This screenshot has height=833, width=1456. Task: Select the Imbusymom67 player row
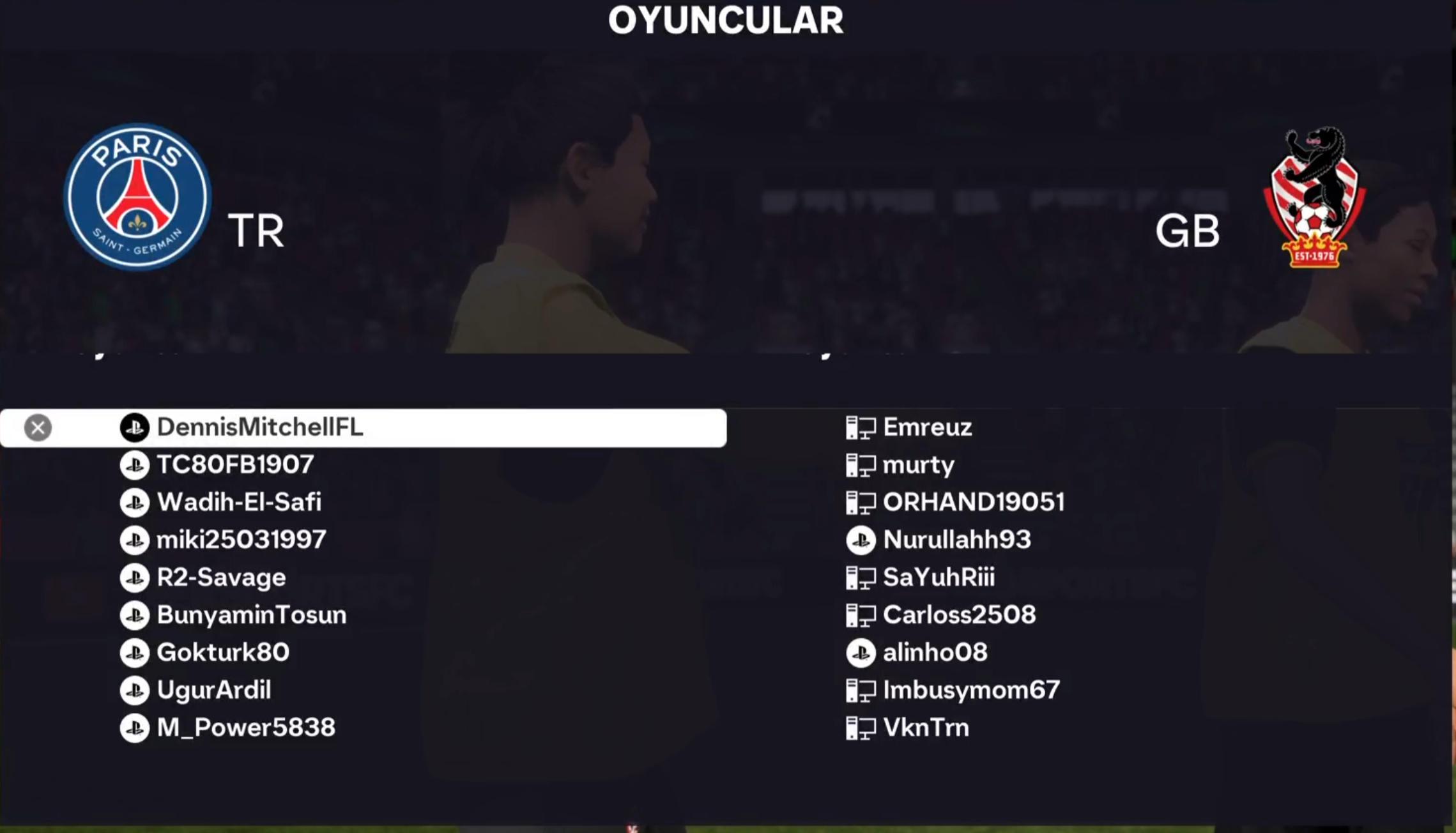click(970, 691)
